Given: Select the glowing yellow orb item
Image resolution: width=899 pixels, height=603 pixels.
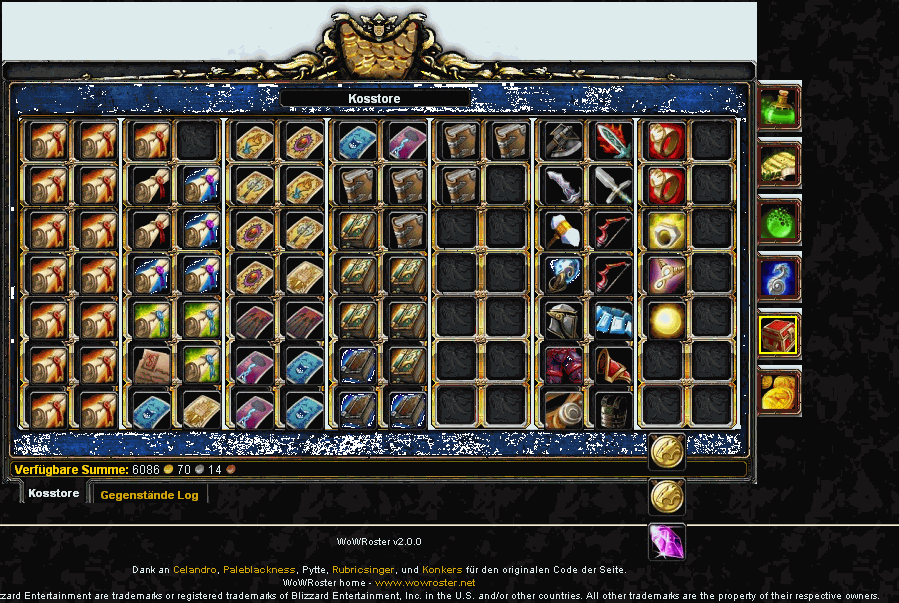Looking at the screenshot, I should 666,321.
